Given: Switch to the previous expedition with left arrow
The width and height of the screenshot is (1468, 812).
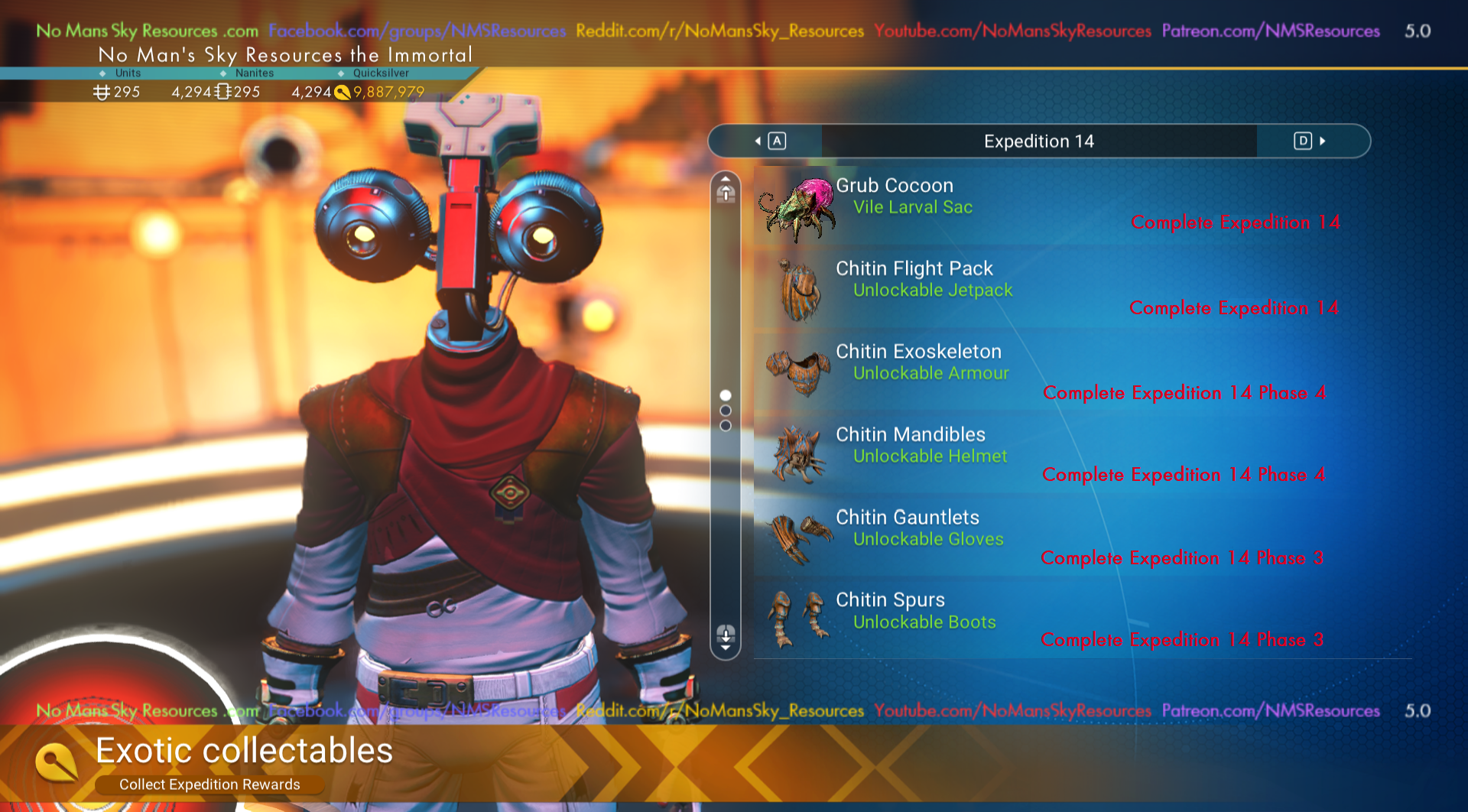Looking at the screenshot, I should tap(769, 141).
